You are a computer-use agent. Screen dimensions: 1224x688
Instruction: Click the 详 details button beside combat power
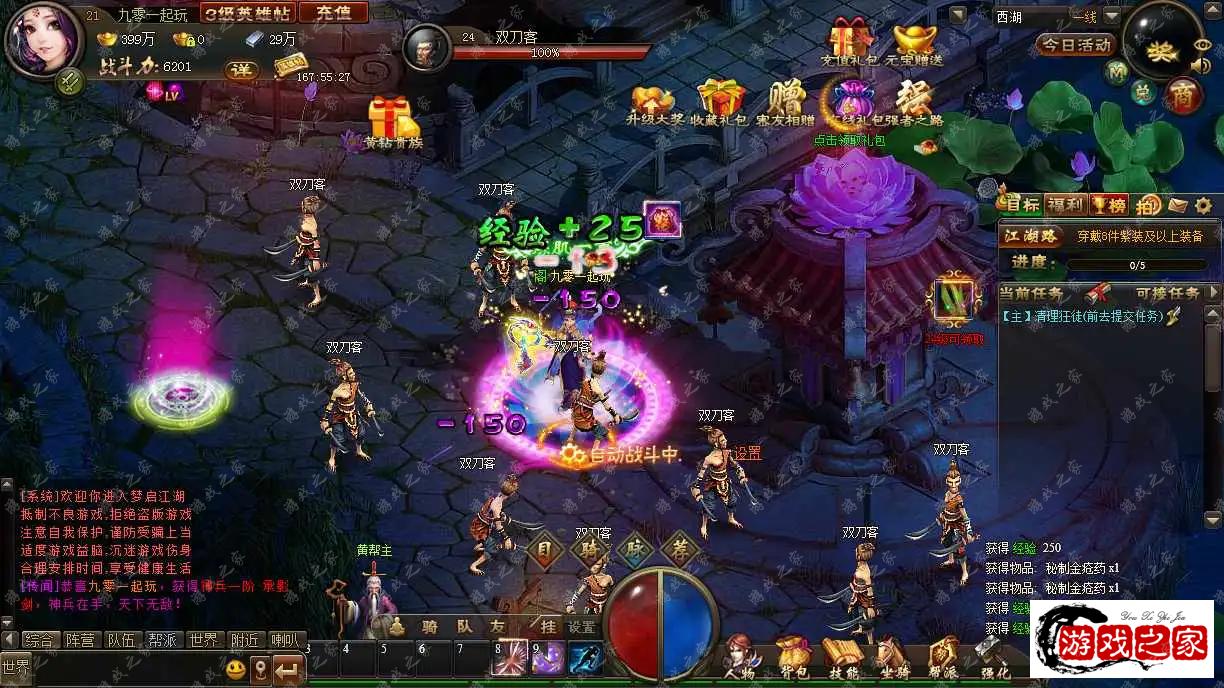240,70
